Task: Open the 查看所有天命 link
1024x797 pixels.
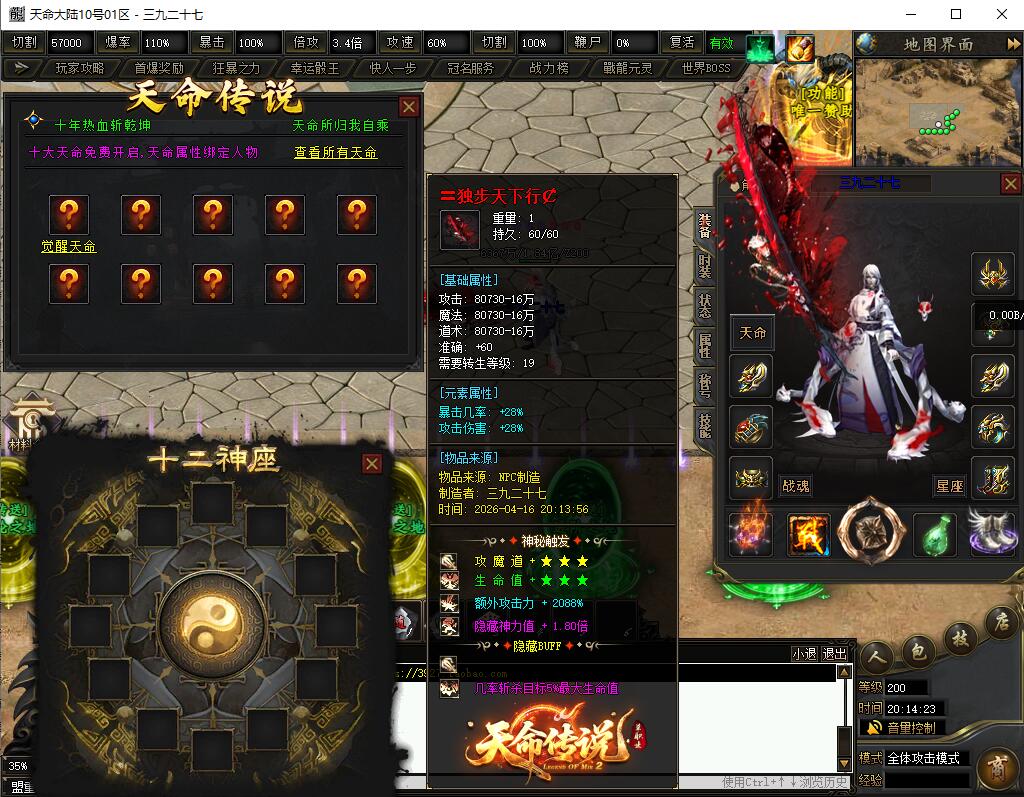Action: [x=335, y=153]
